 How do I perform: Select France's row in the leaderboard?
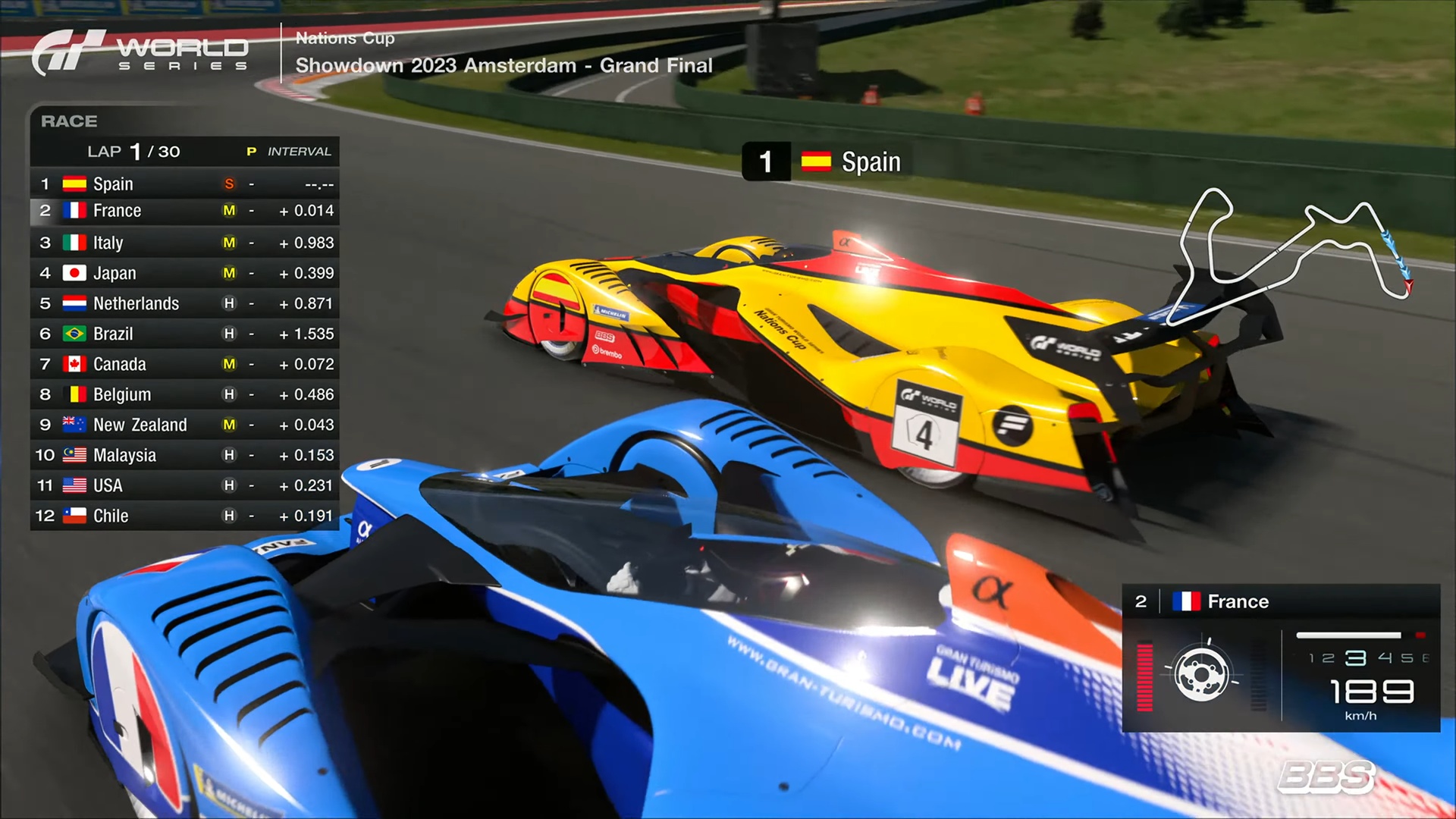click(x=184, y=211)
